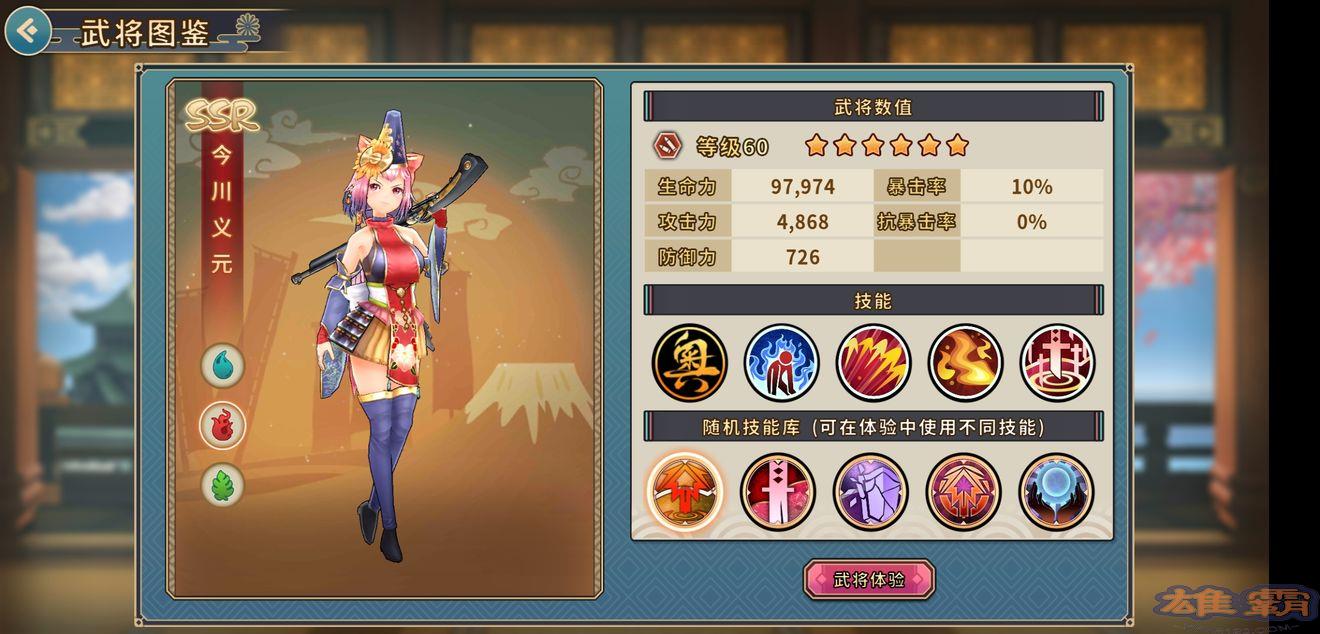Screen dimensions: 1320x634
Task: Select the highlighted orange arrow random skill
Action: (x=686, y=491)
